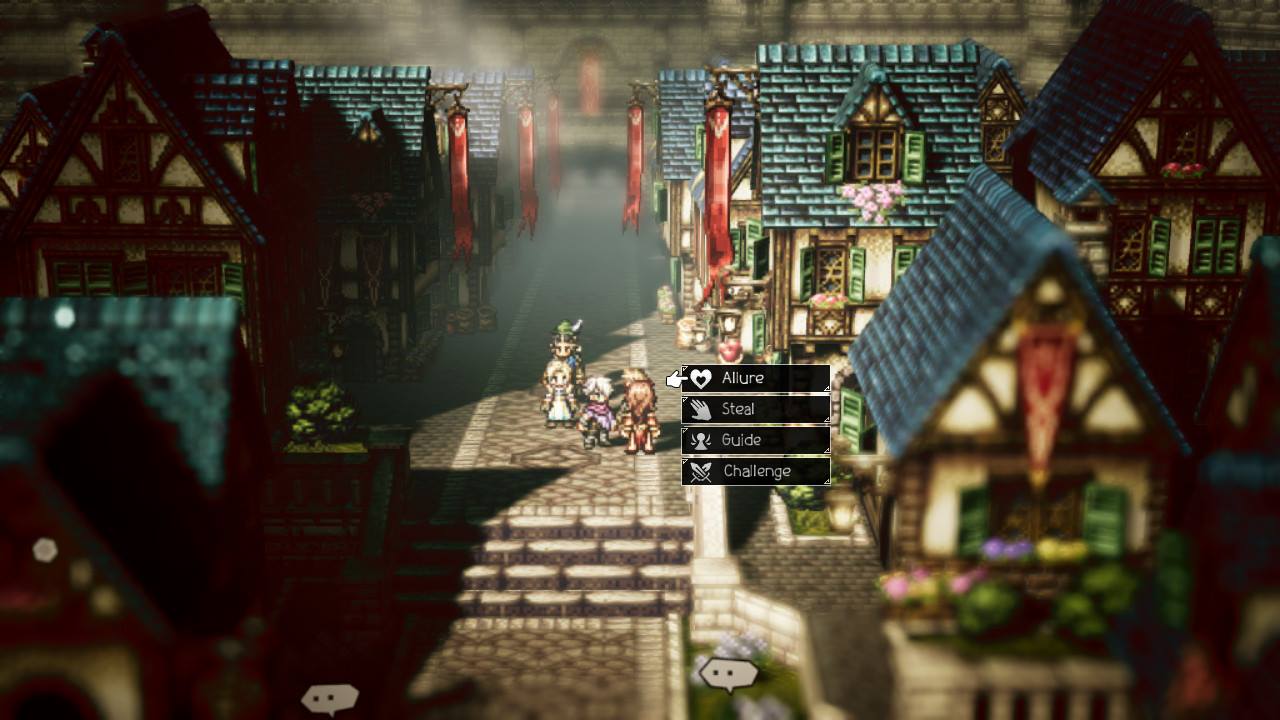Choose Steal from the action menu

tap(755, 409)
